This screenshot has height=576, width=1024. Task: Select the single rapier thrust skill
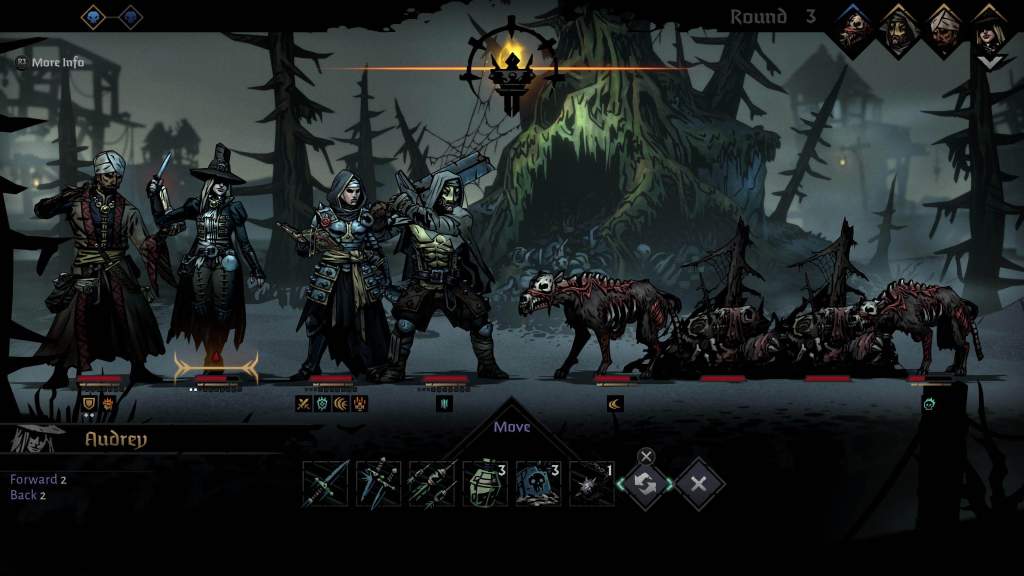326,484
